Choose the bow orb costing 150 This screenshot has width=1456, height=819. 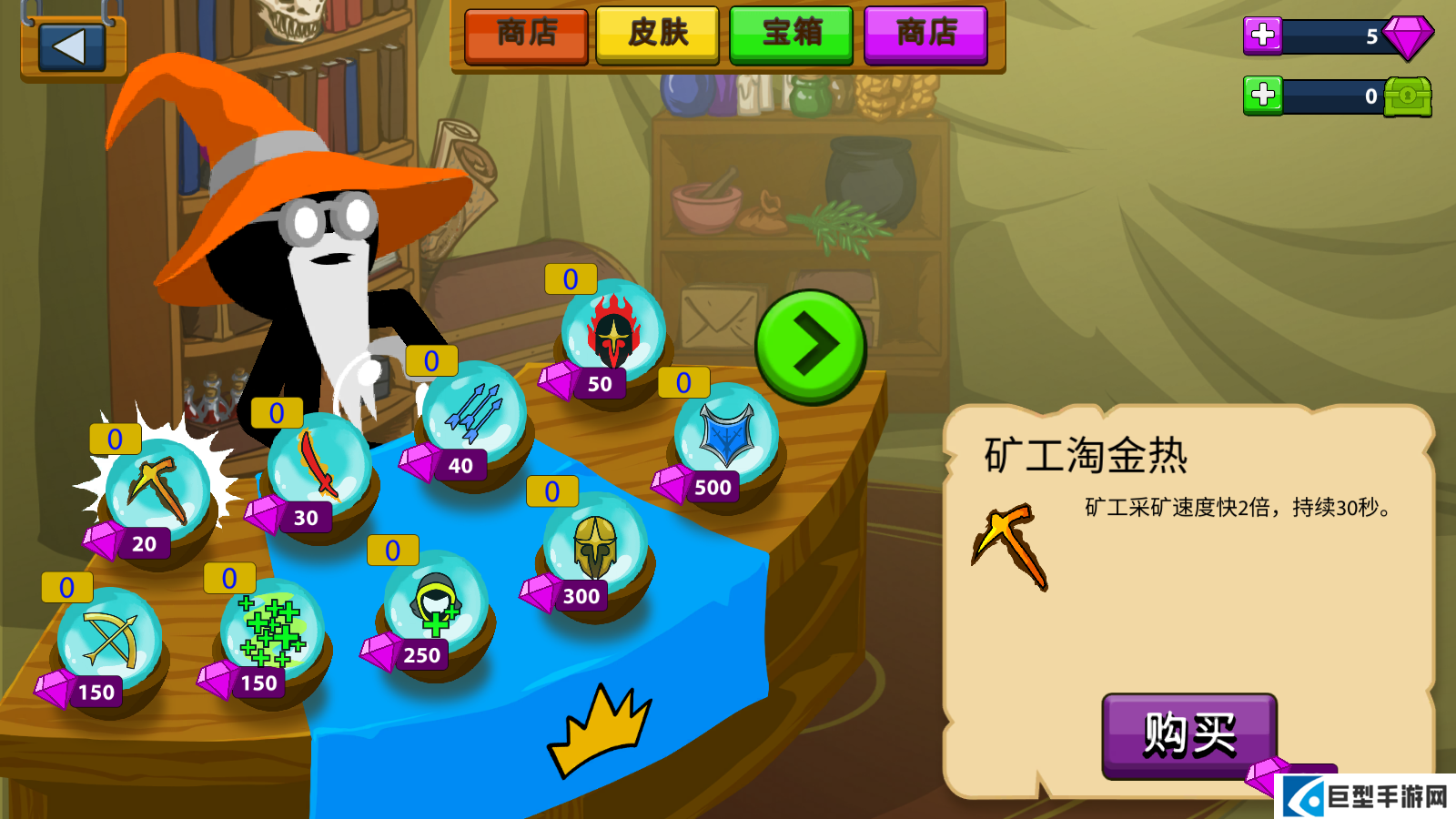(110, 640)
